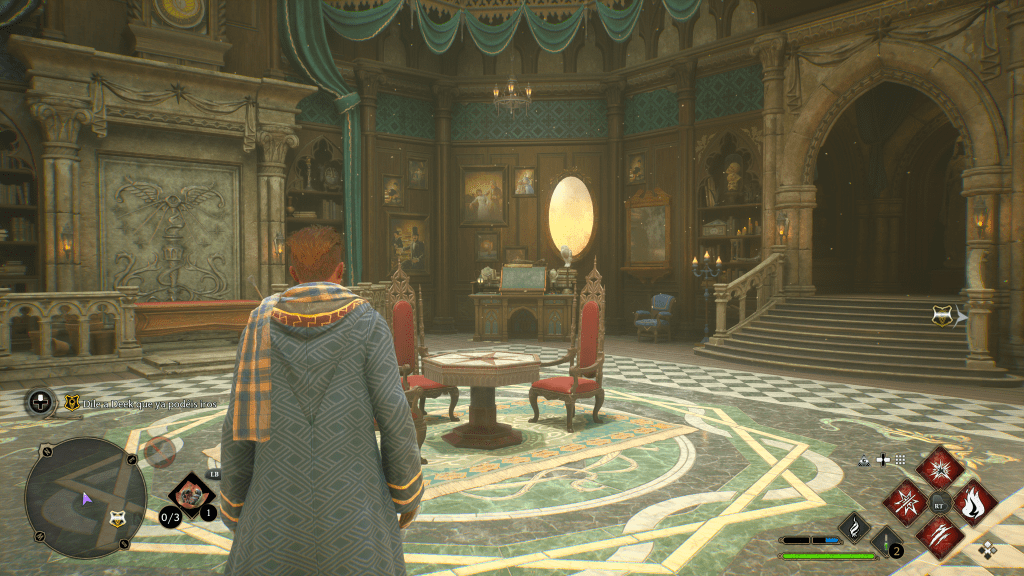
Task: Activate the flame Incendio spell slot
Action: tap(973, 501)
